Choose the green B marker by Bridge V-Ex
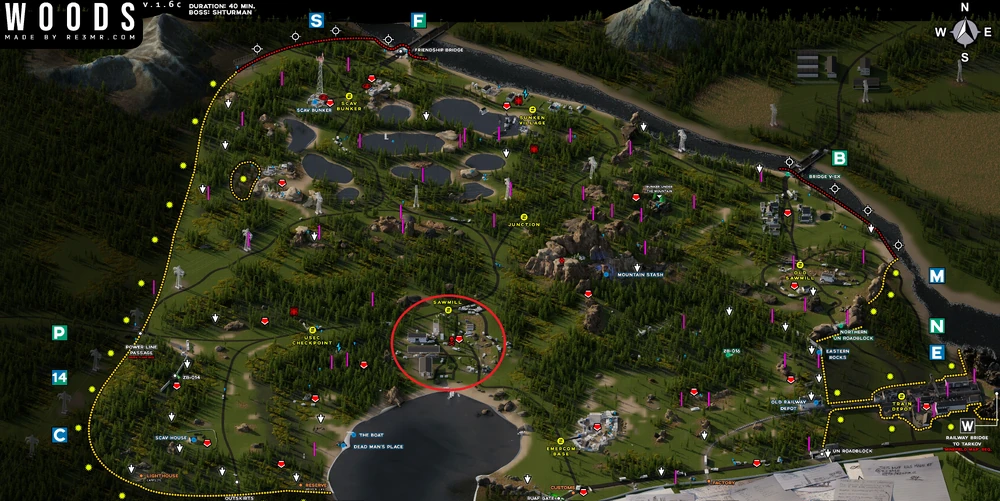Screen dimensions: 1000x501 tap(840, 157)
